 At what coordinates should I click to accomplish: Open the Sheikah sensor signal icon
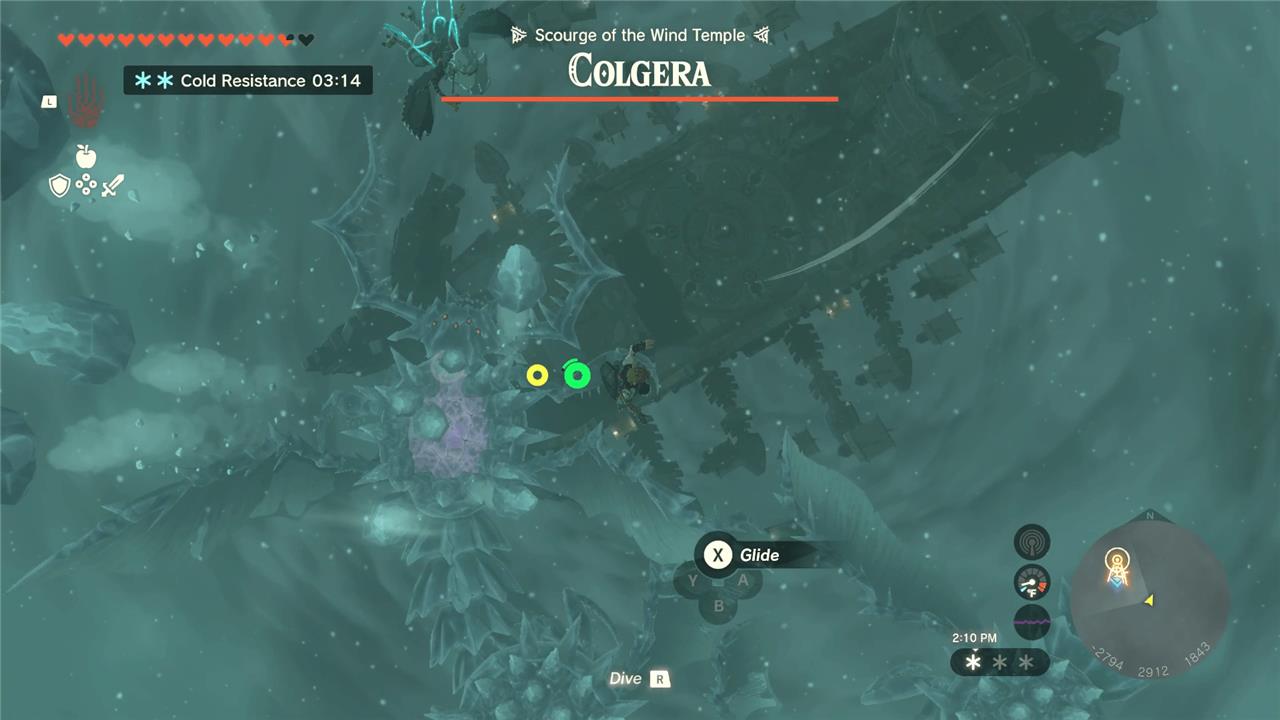tap(1032, 542)
